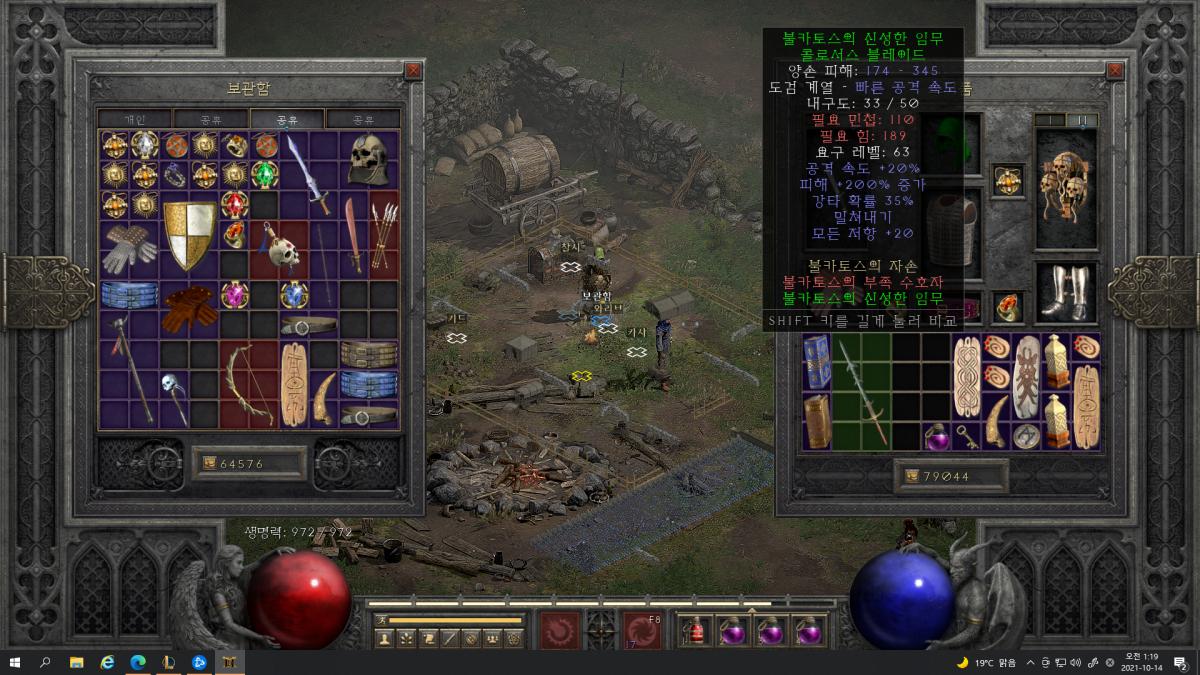
Task: Select the equipped shrunken heads off-hand item
Action: [x=1064, y=188]
